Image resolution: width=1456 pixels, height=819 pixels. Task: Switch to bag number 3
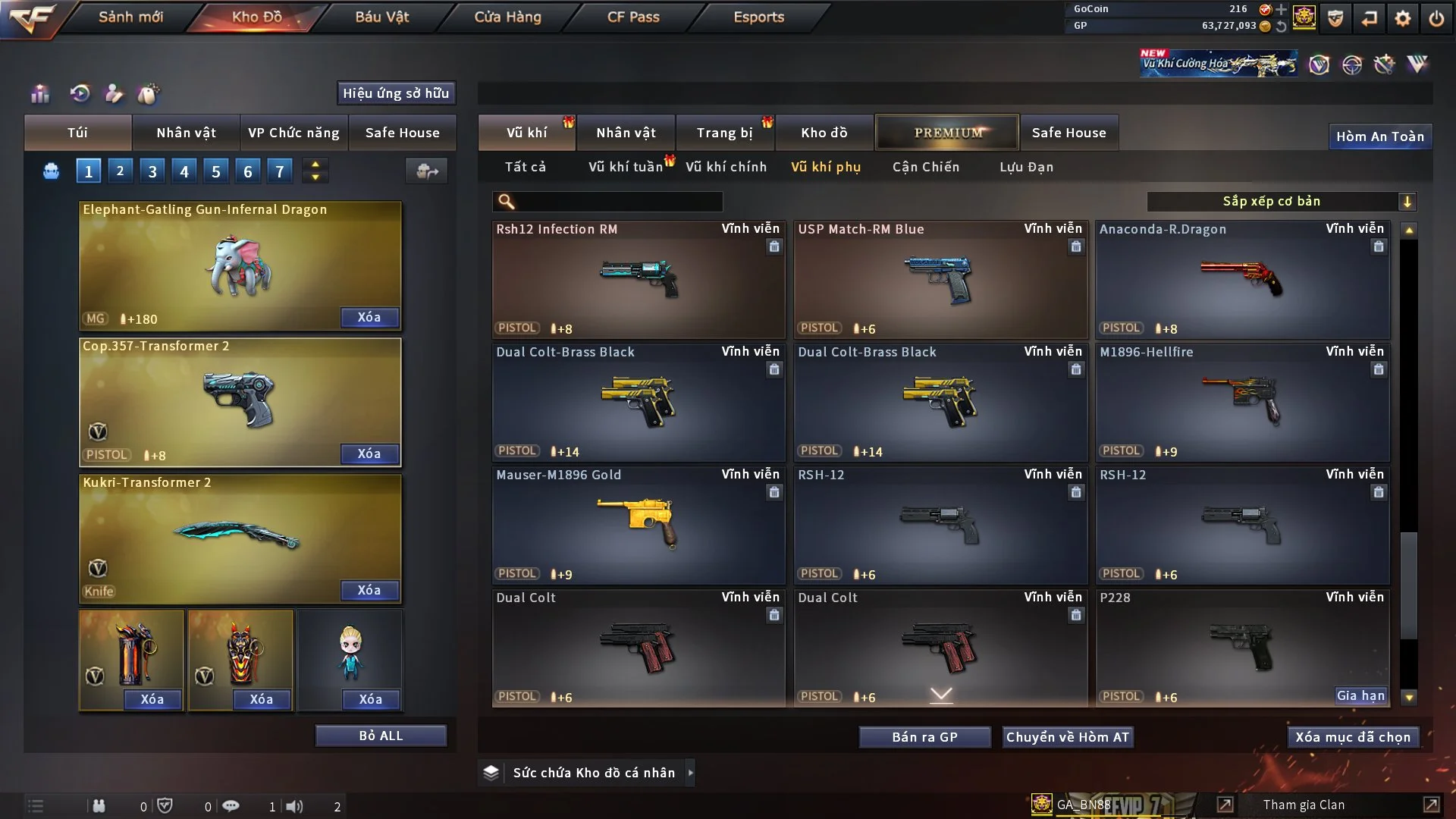(x=152, y=171)
